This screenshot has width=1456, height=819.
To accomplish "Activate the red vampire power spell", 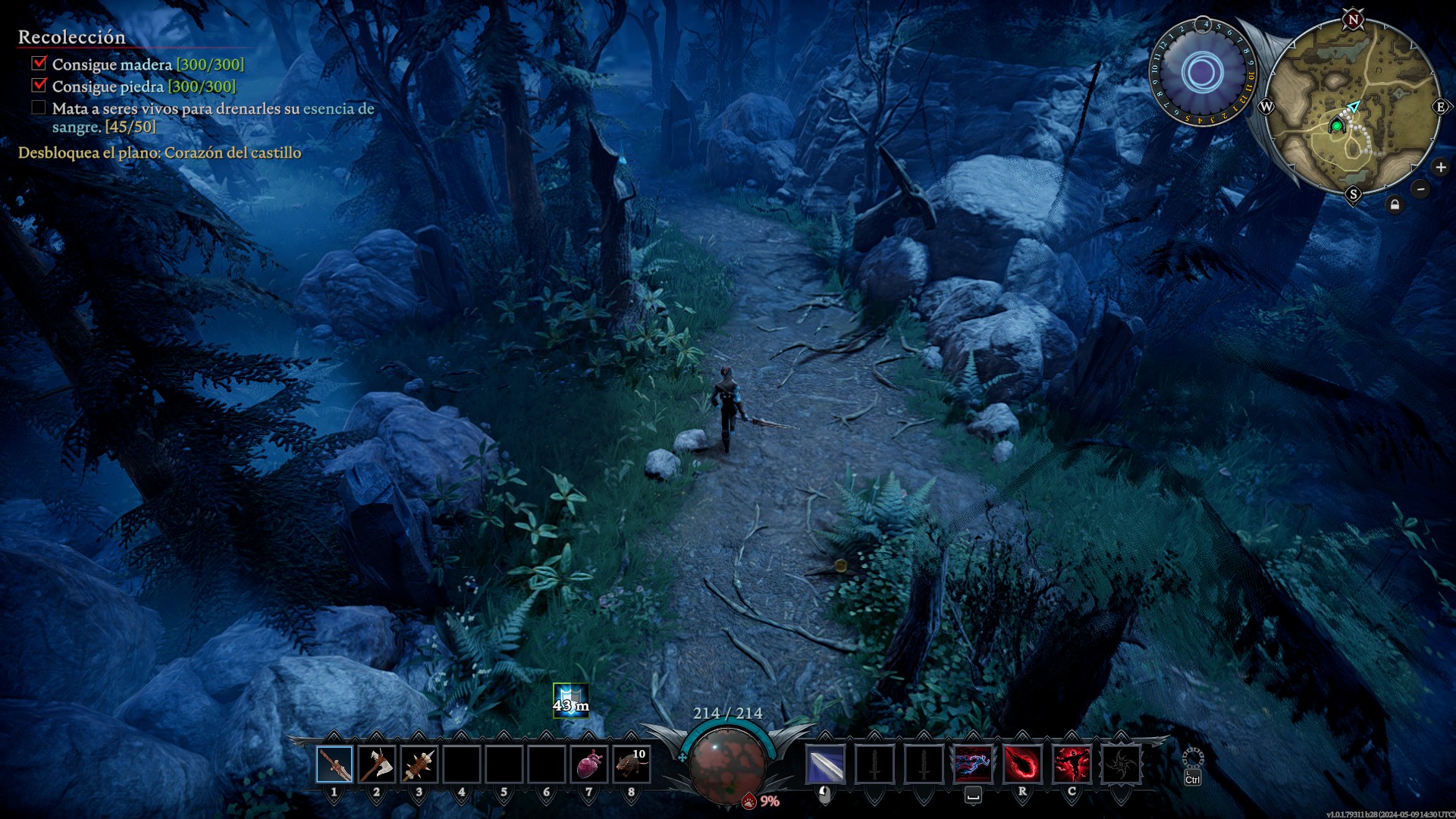I will [1072, 764].
